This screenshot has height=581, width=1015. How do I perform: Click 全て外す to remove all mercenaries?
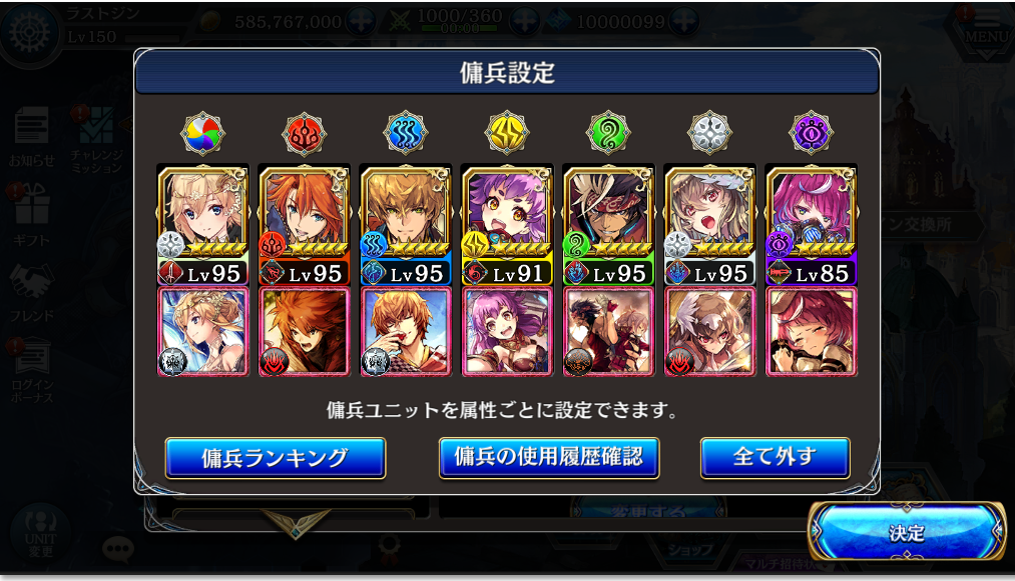[775, 457]
